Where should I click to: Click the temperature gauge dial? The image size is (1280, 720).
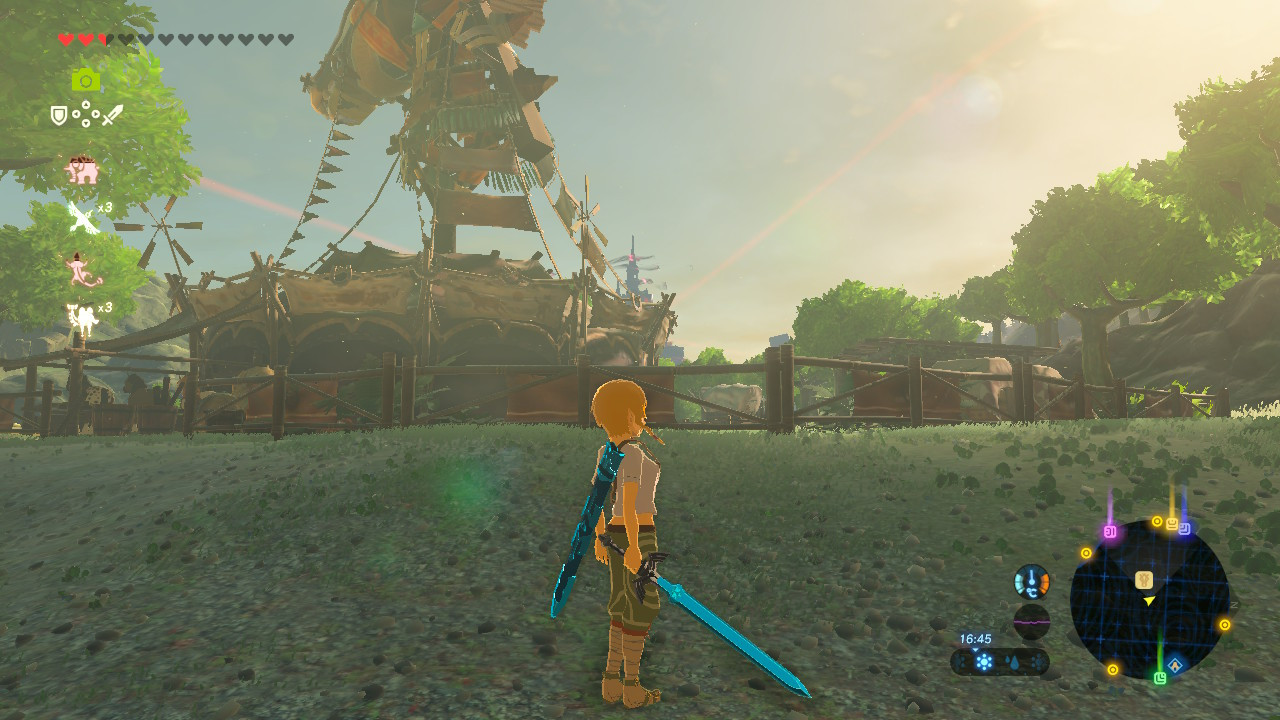coord(1032,580)
